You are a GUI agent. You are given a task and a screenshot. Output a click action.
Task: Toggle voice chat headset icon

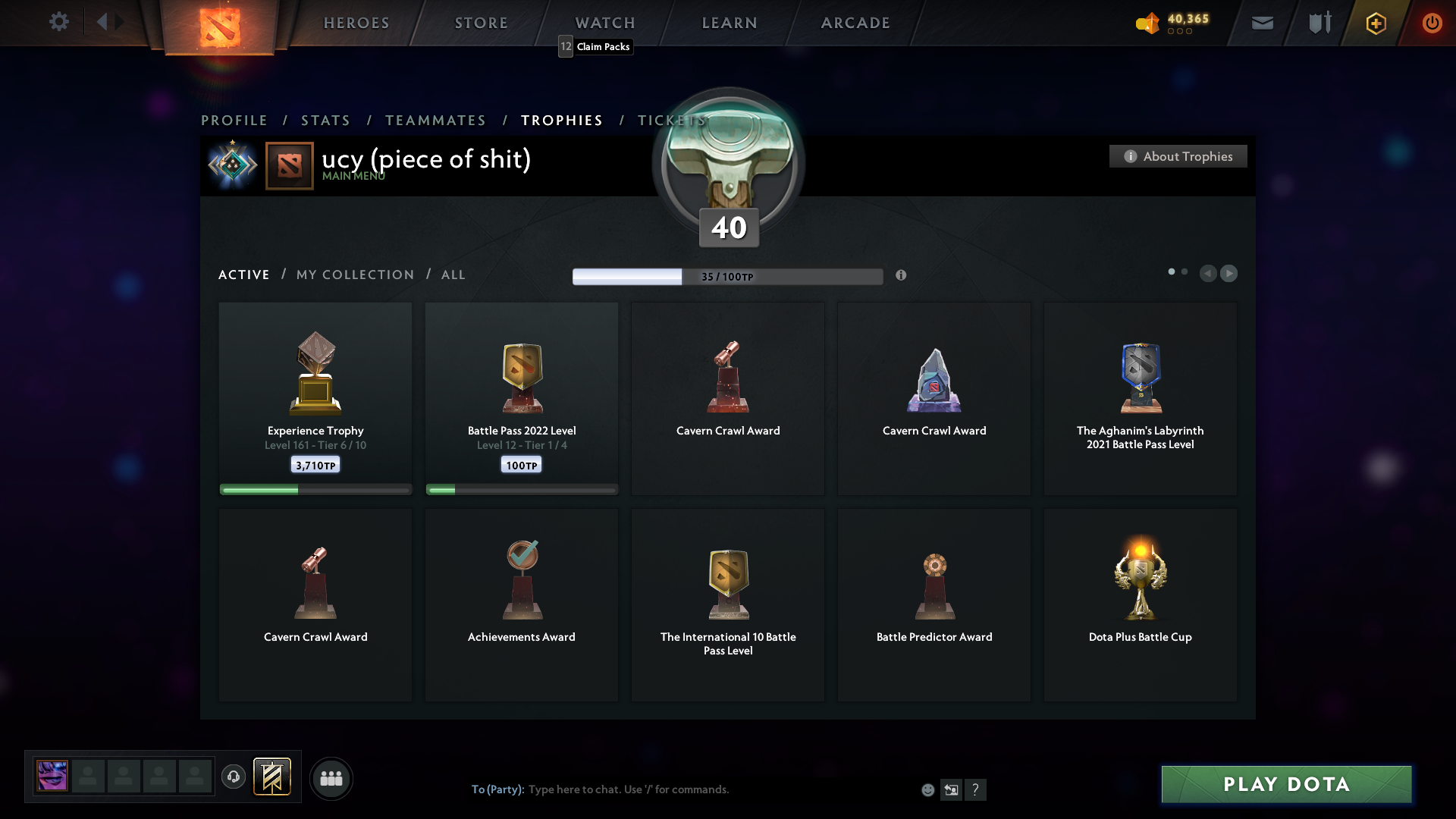tap(234, 778)
